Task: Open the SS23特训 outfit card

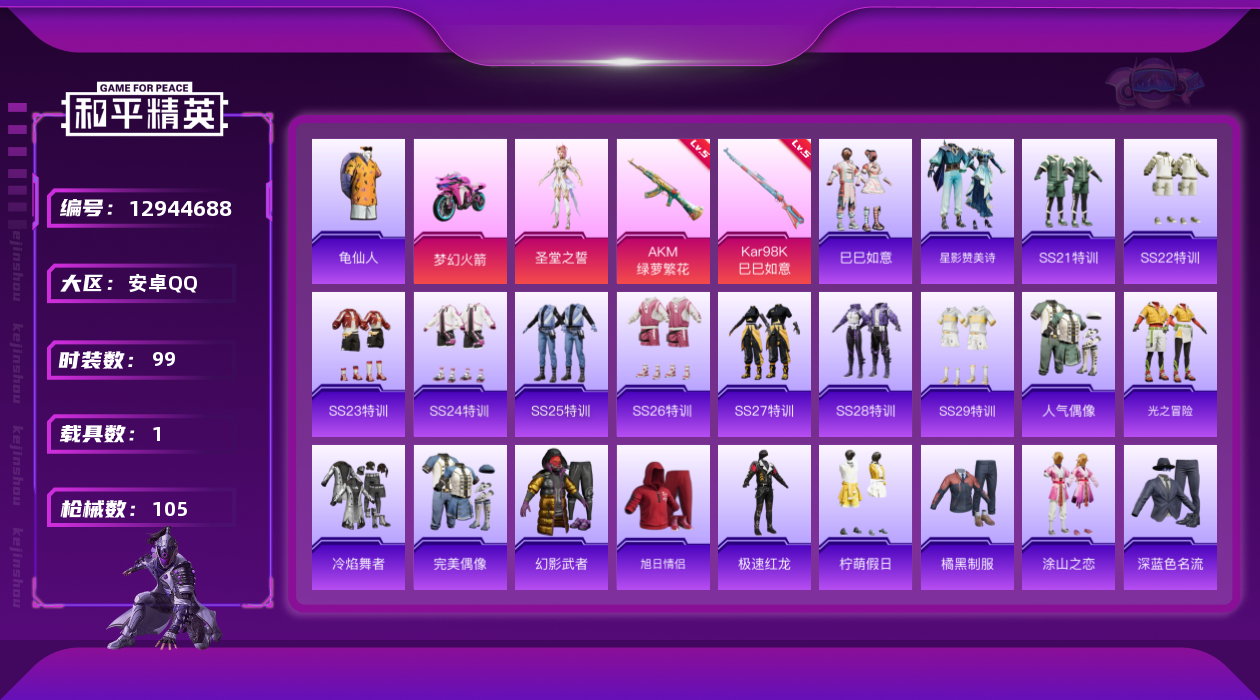Action: [x=358, y=364]
